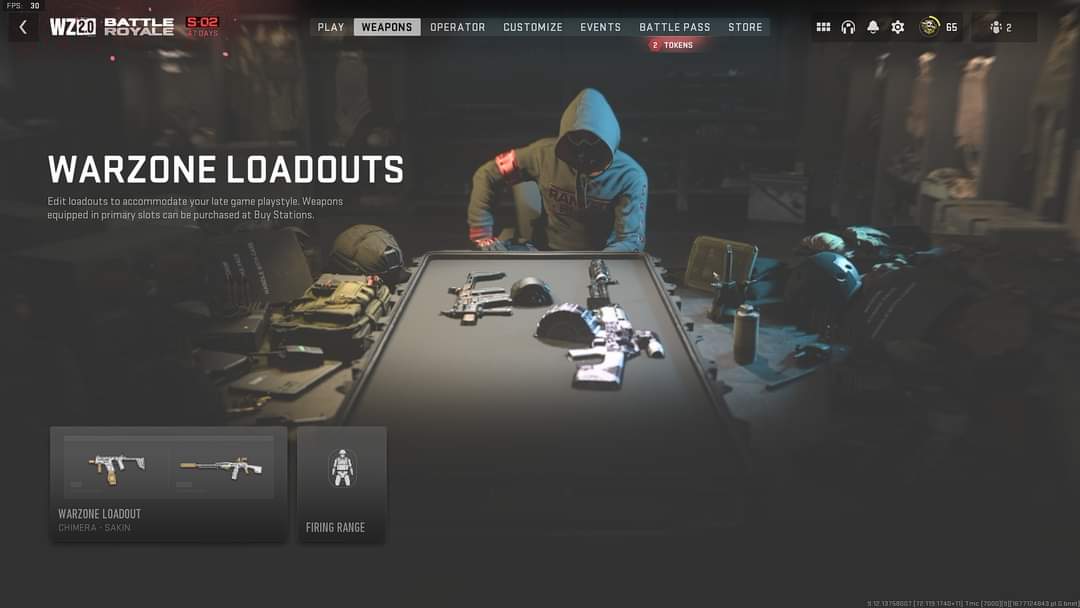This screenshot has height=608, width=1080.
Task: Open the Battle Pass tab
Action: click(x=675, y=27)
